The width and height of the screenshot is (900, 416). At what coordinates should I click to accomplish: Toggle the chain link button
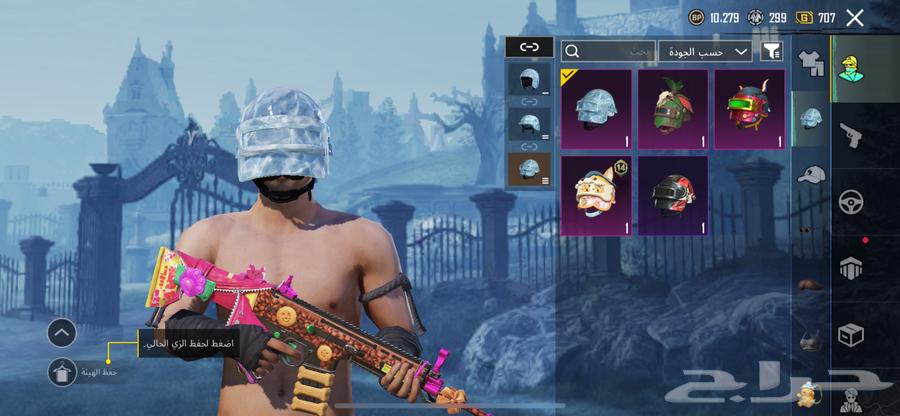(x=529, y=47)
